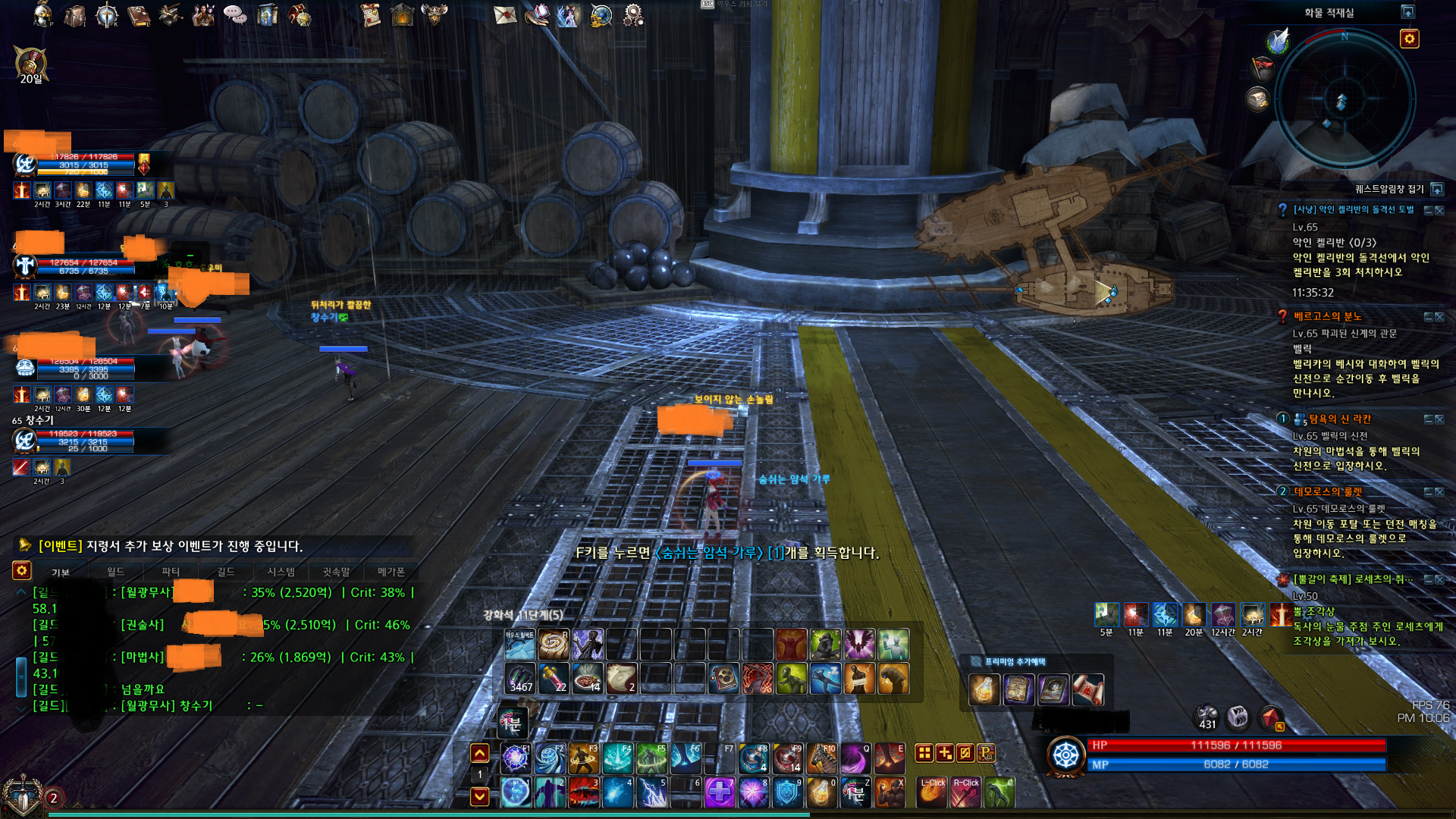Use the lightning bolt skill on hotbar
This screenshot has width=1456, height=819.
point(652,793)
